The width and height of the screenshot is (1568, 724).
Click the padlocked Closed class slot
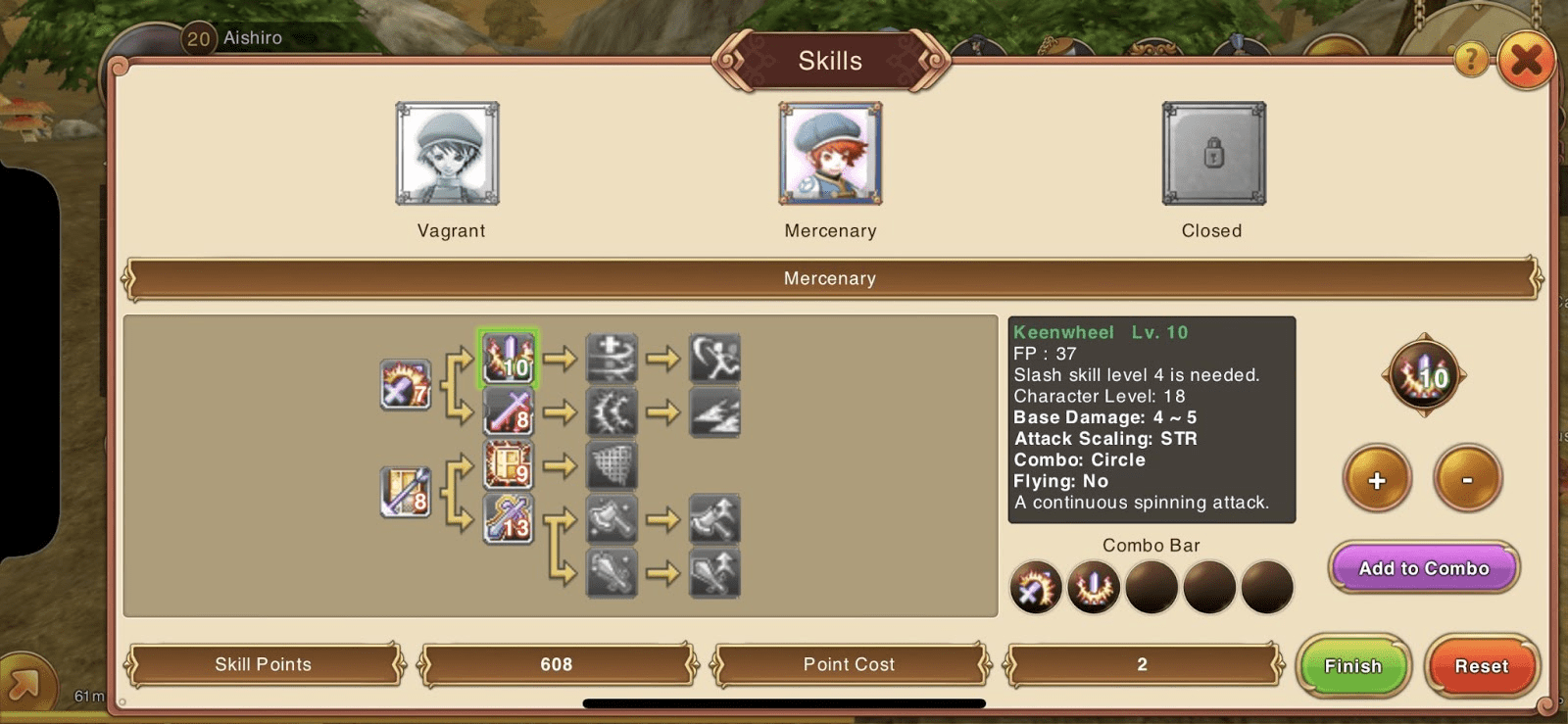pos(1212,154)
